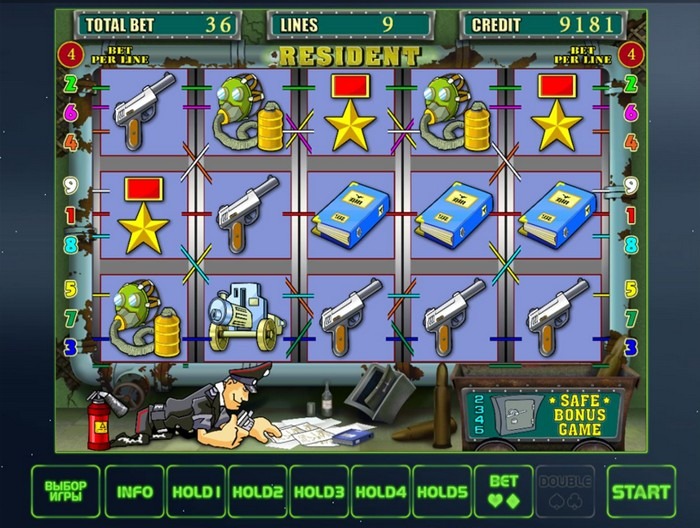700x528 pixels.
Task: Click the HOLD3 button
Action: pos(319,491)
